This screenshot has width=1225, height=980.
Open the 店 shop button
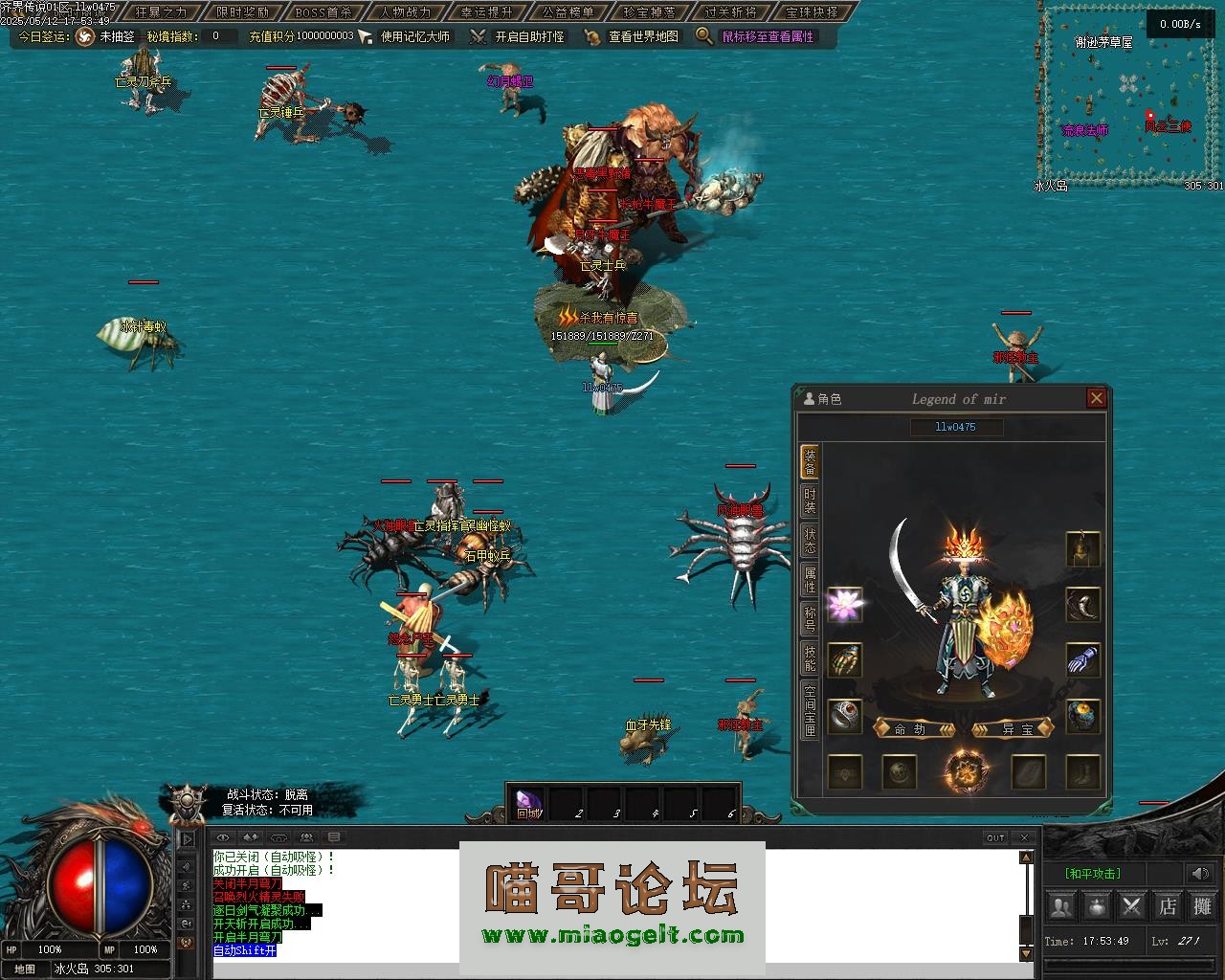point(1168,905)
